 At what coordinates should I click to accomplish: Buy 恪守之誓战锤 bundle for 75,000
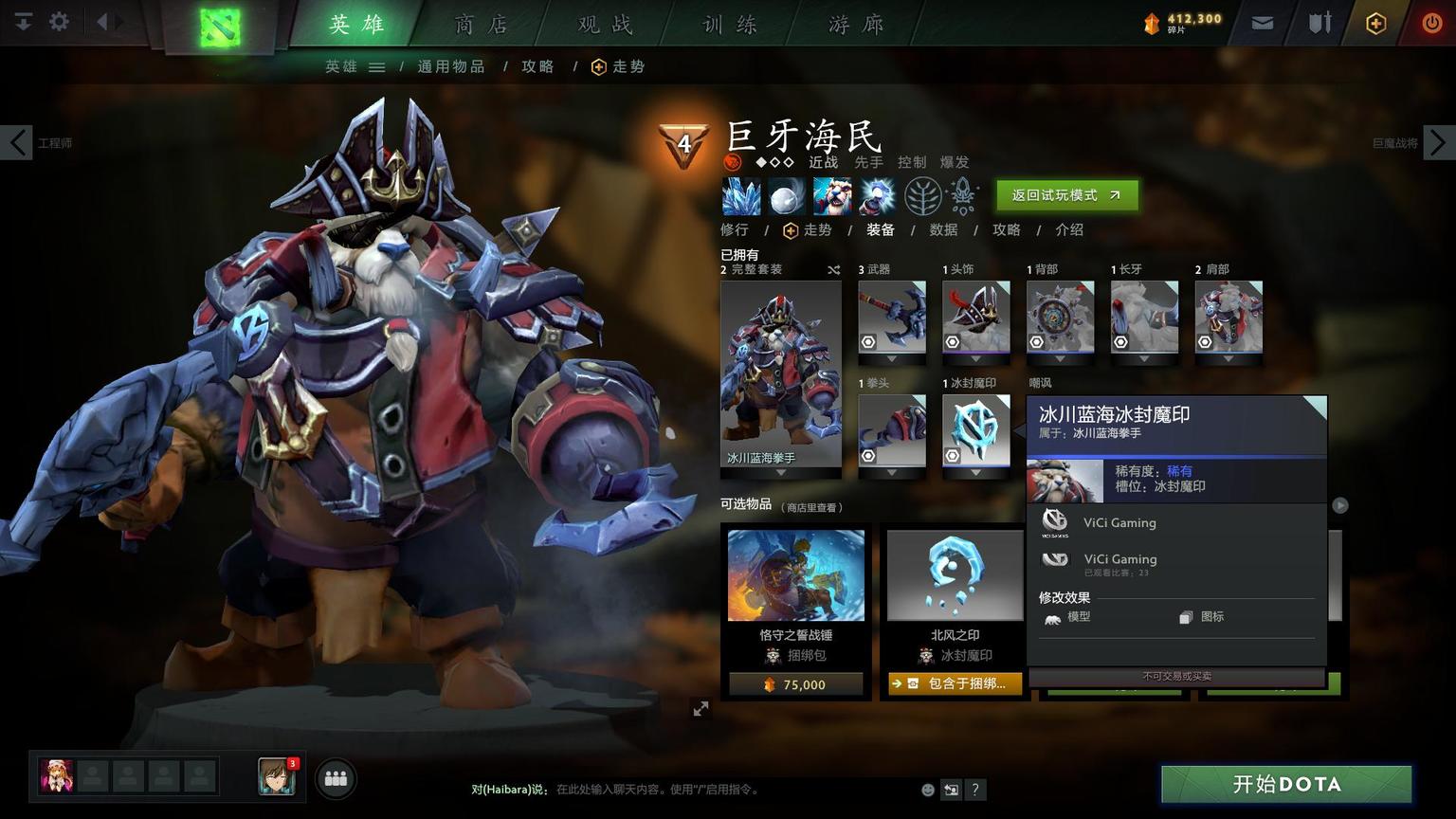click(795, 684)
